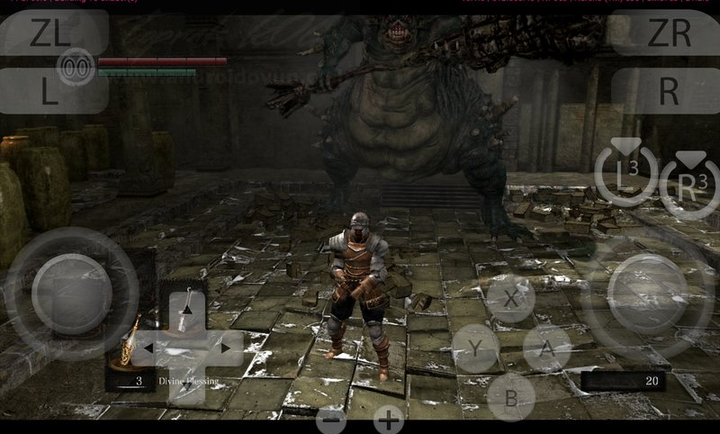Activate the R3 stick-click button
Viewport: 720px width, 434px height.
coord(689,183)
